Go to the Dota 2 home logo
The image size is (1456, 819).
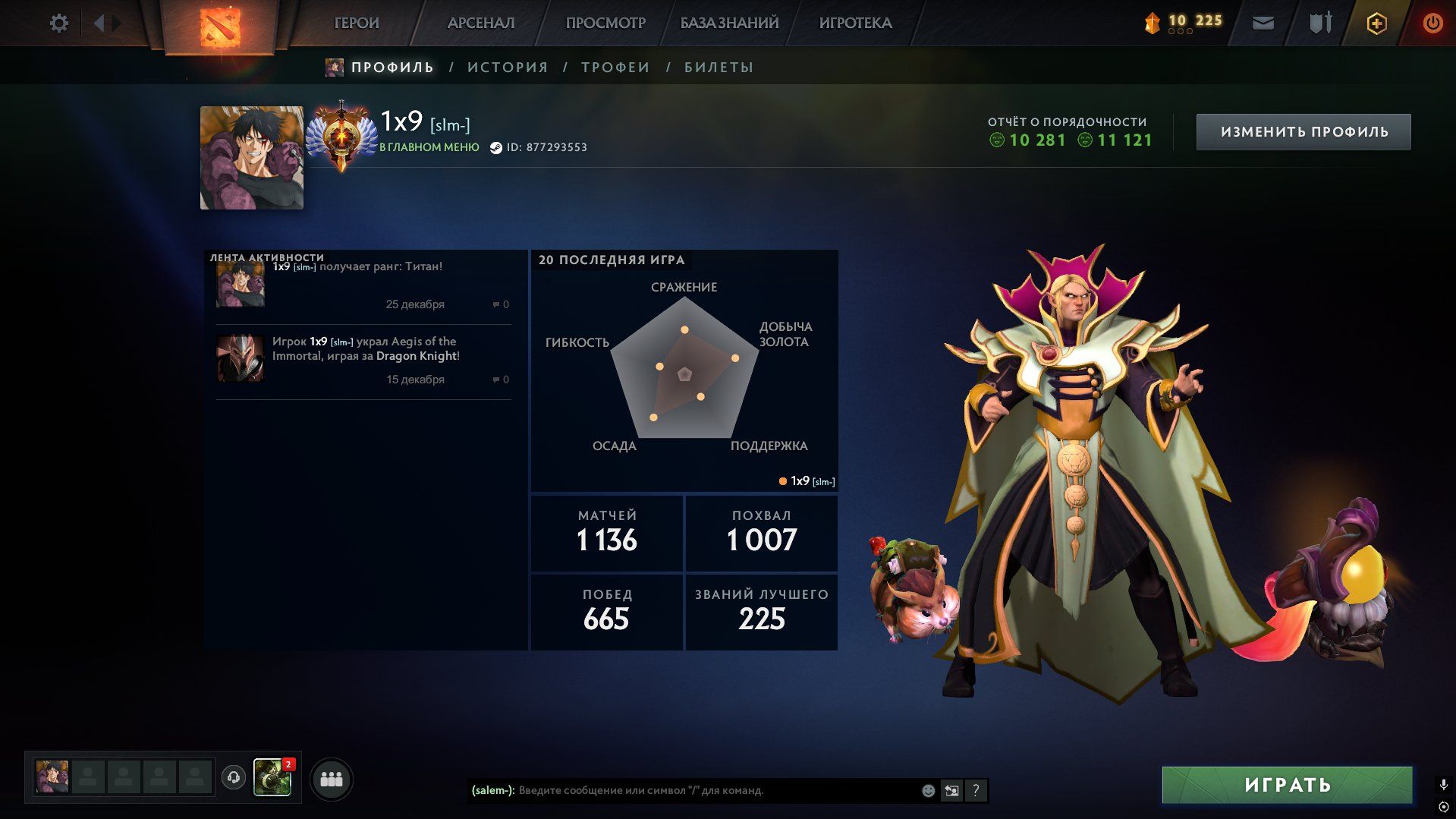[x=219, y=26]
